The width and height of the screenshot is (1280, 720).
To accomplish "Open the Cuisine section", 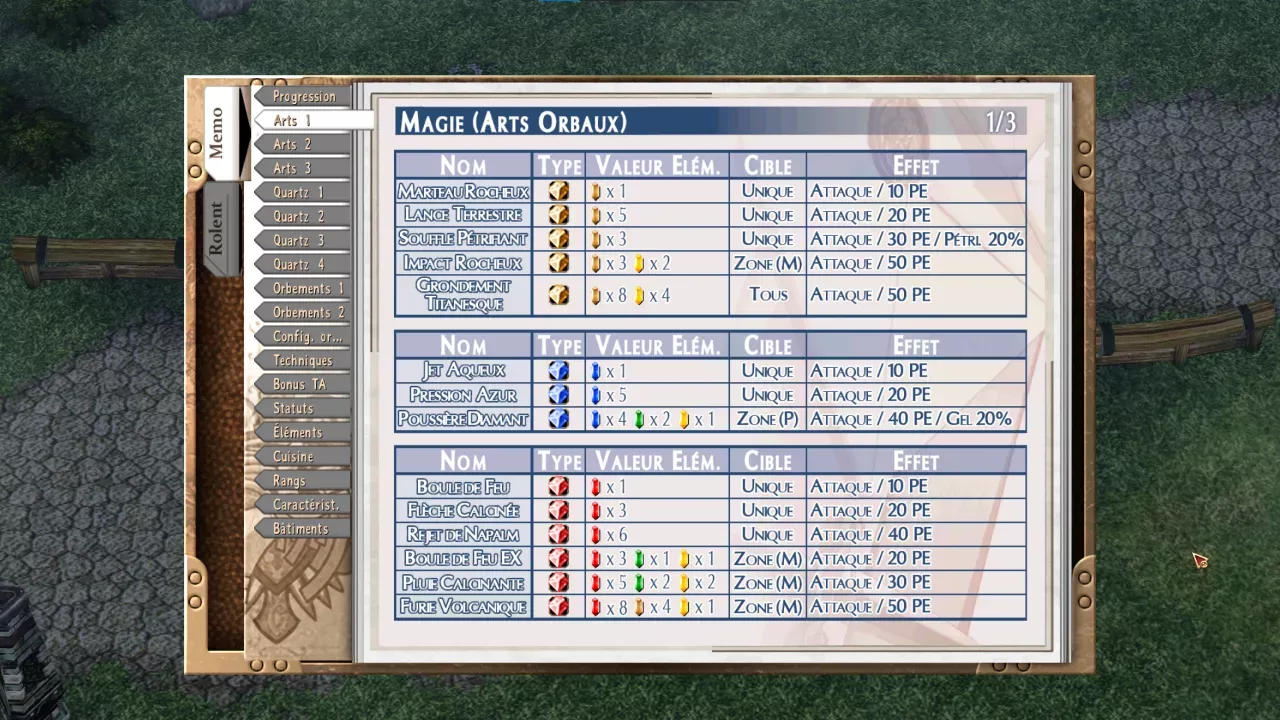I will pos(293,456).
